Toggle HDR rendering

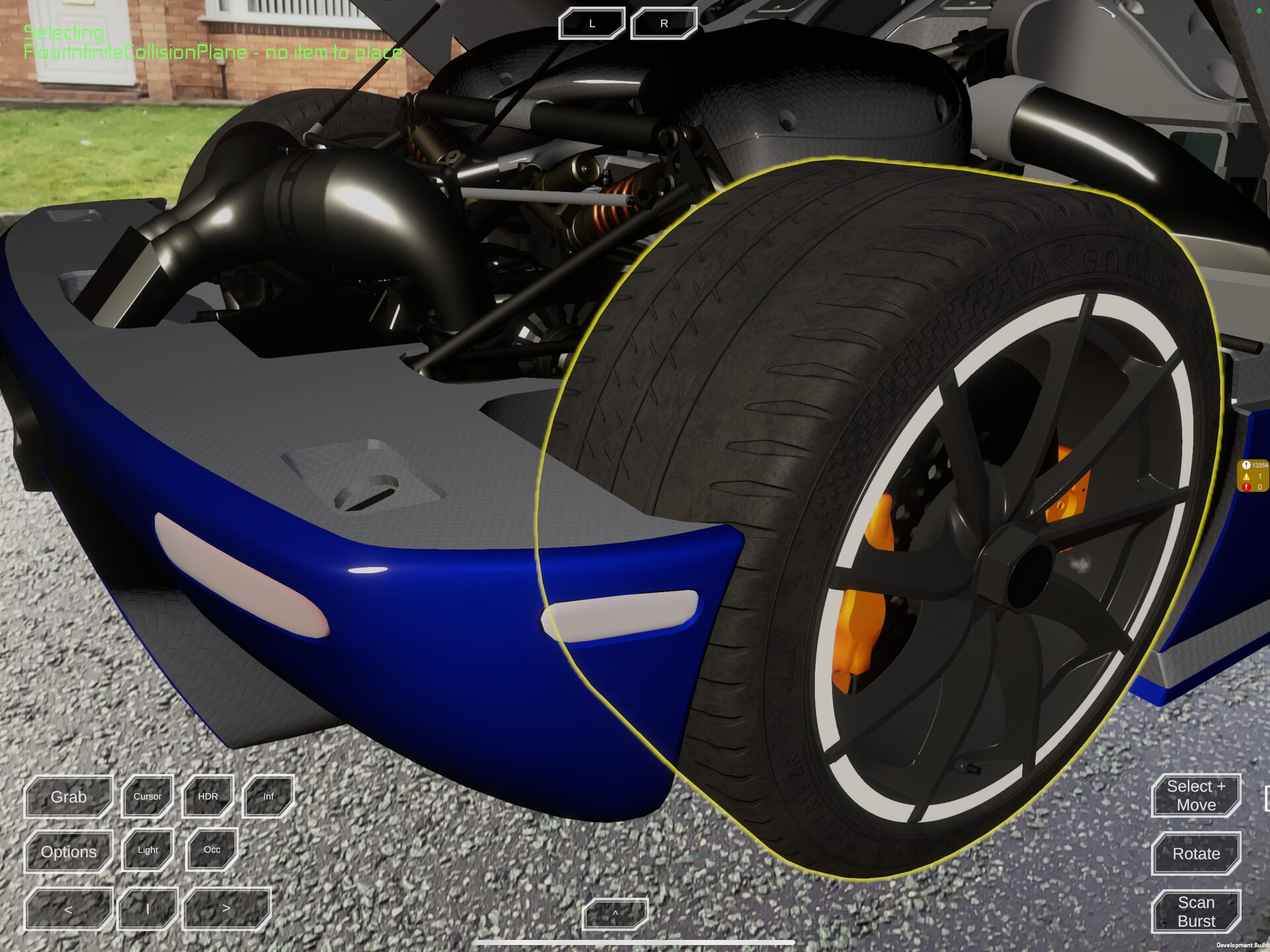tap(208, 797)
